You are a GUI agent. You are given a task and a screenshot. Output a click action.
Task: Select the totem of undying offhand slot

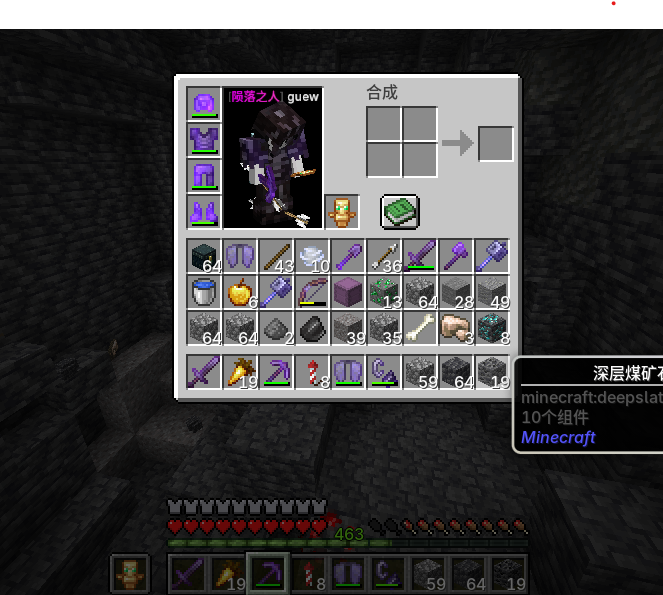coord(342,212)
